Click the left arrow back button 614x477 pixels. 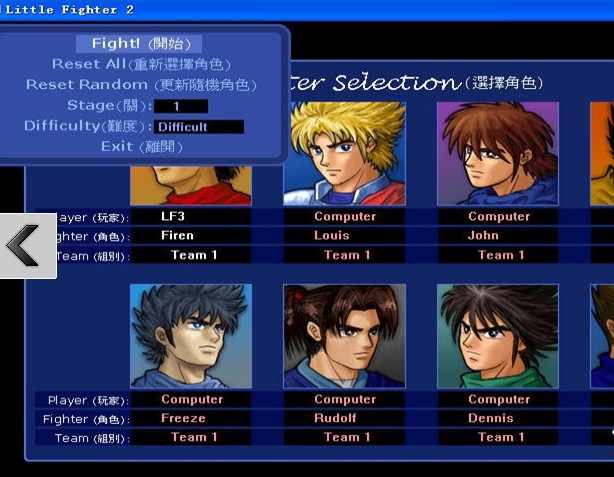click(24, 245)
